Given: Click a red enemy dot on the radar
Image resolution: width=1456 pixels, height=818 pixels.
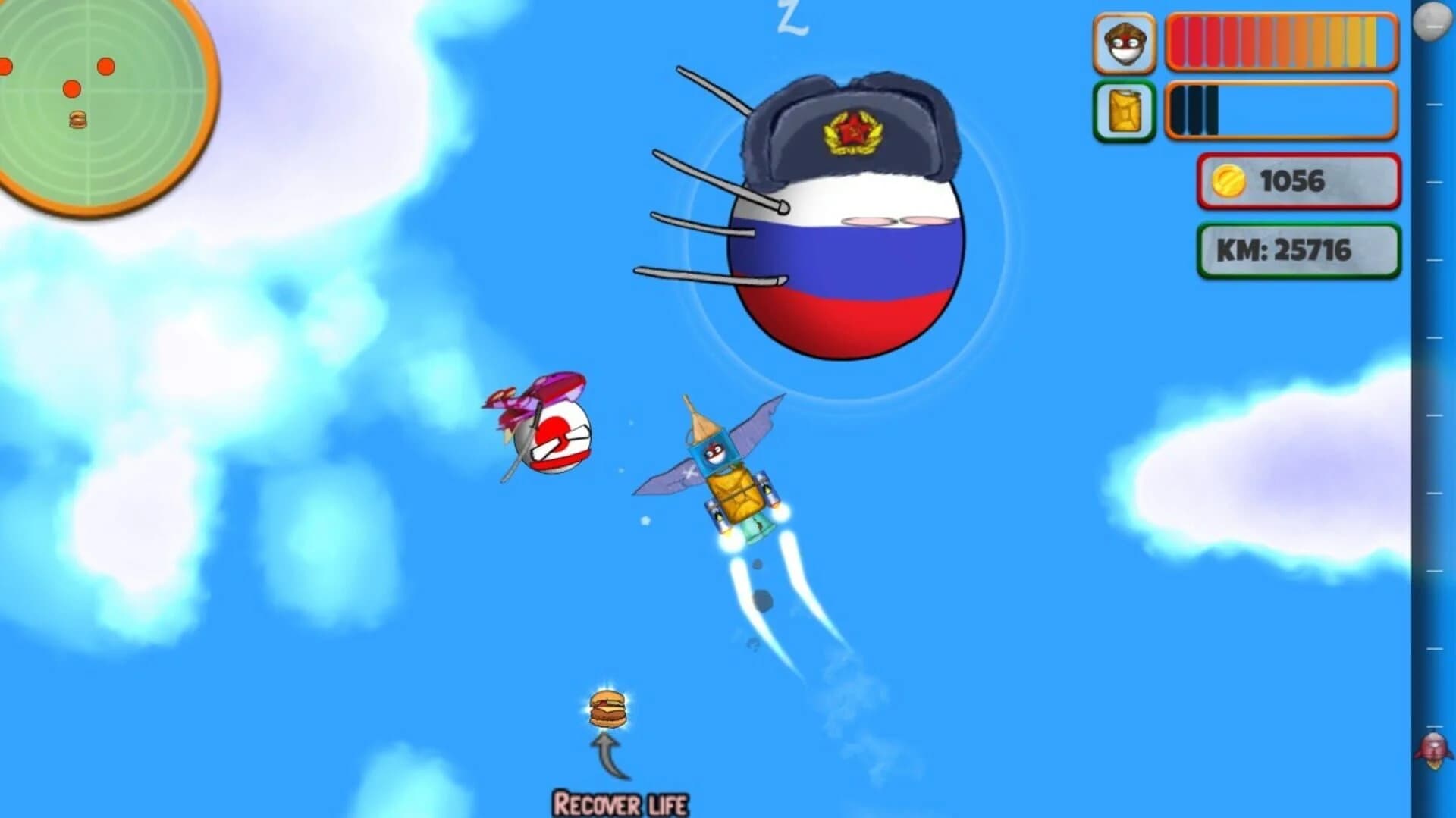Looking at the screenshot, I should [x=106, y=67].
